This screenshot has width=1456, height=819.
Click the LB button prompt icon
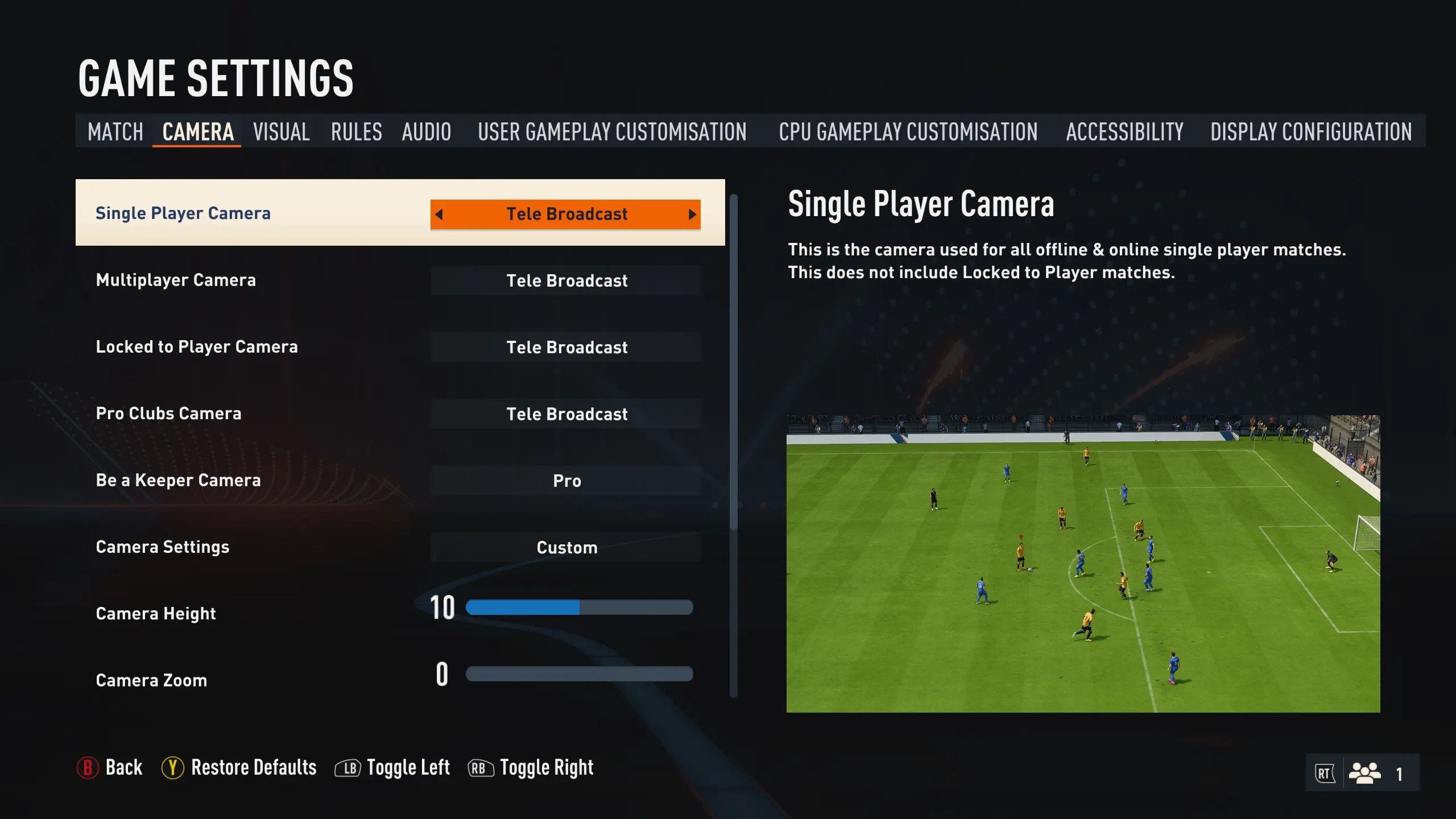(x=349, y=767)
